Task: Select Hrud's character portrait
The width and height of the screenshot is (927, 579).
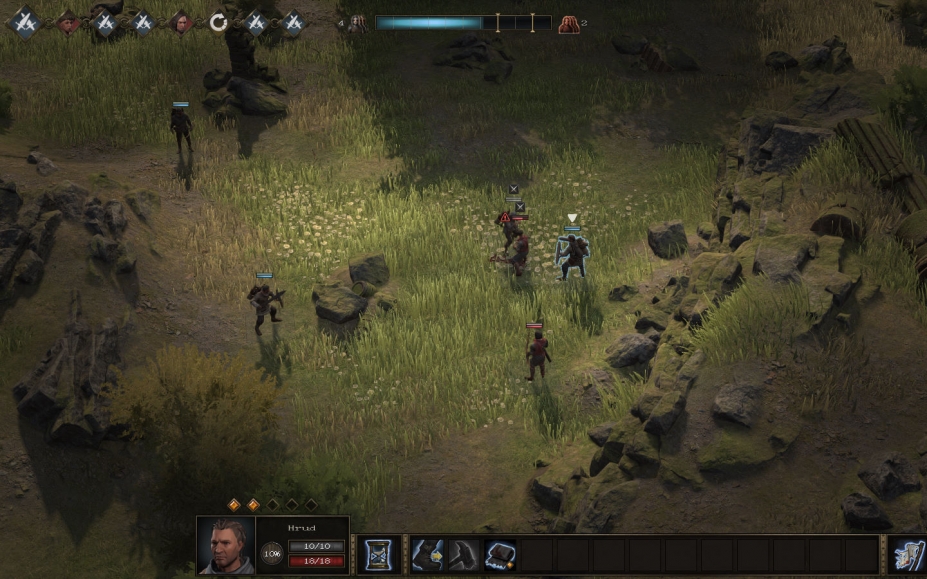Action: [x=226, y=545]
